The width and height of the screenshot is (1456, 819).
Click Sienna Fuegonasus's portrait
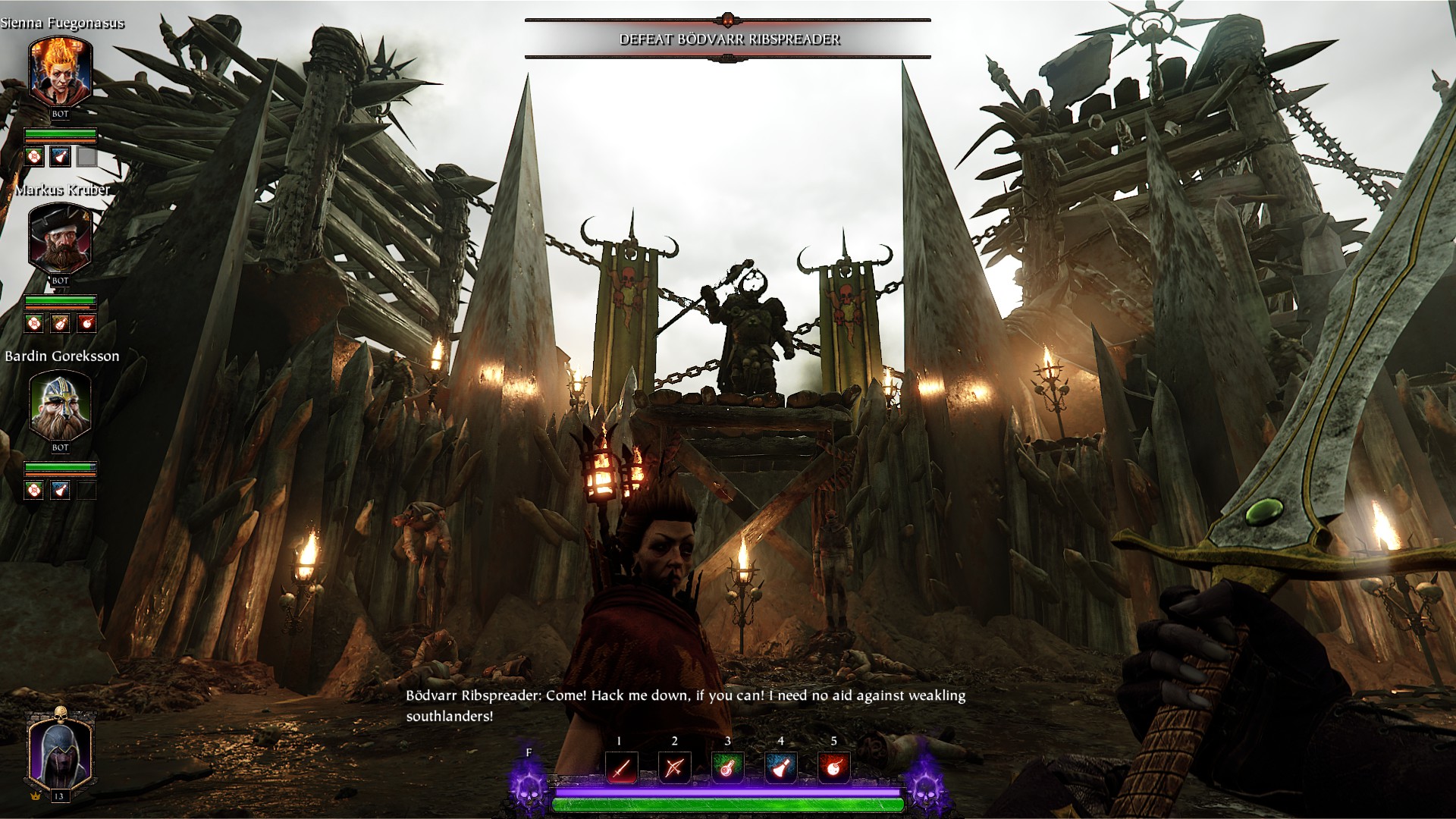[x=60, y=73]
